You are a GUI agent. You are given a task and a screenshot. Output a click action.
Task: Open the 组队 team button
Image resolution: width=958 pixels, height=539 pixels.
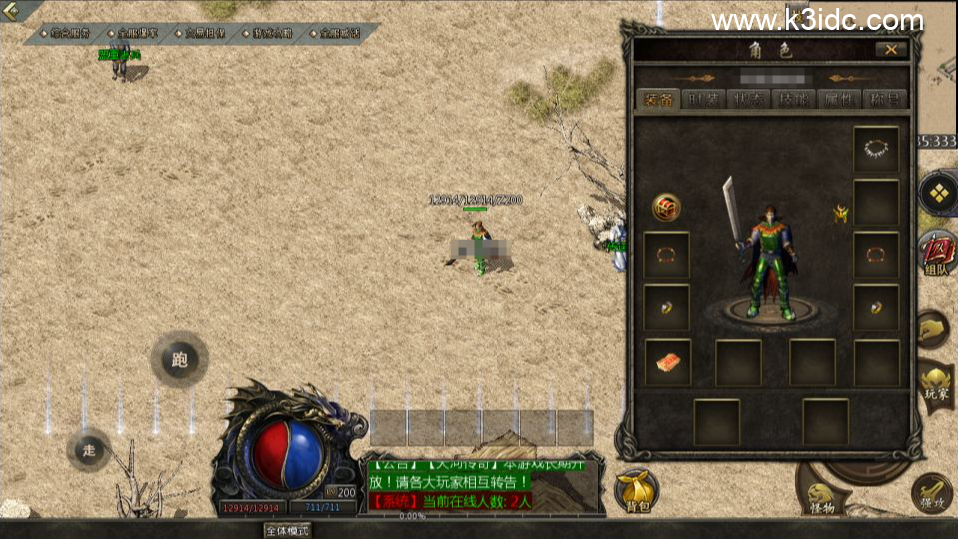click(x=938, y=252)
